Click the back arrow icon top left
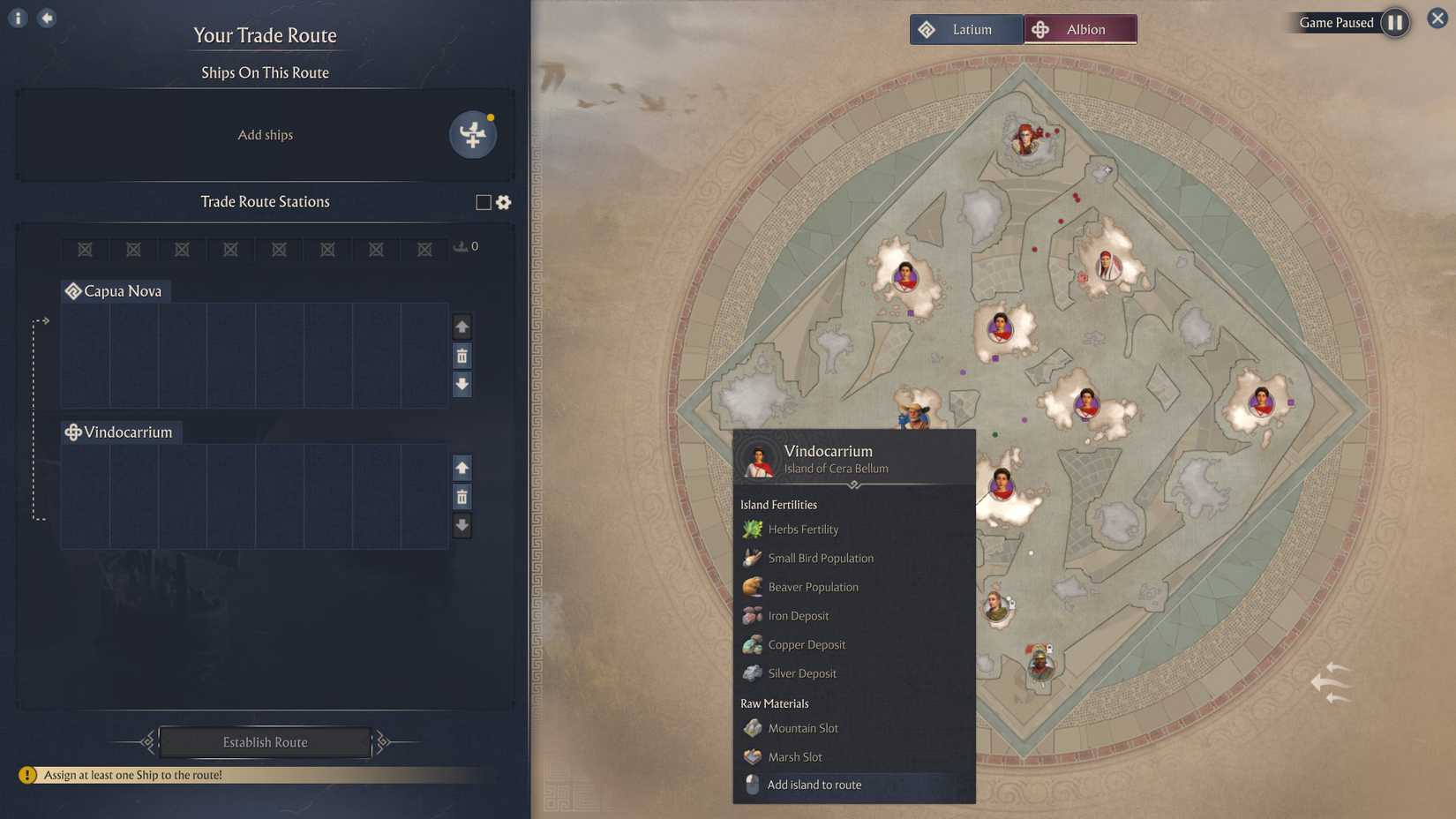Screen dimensions: 1456x819 point(47,17)
